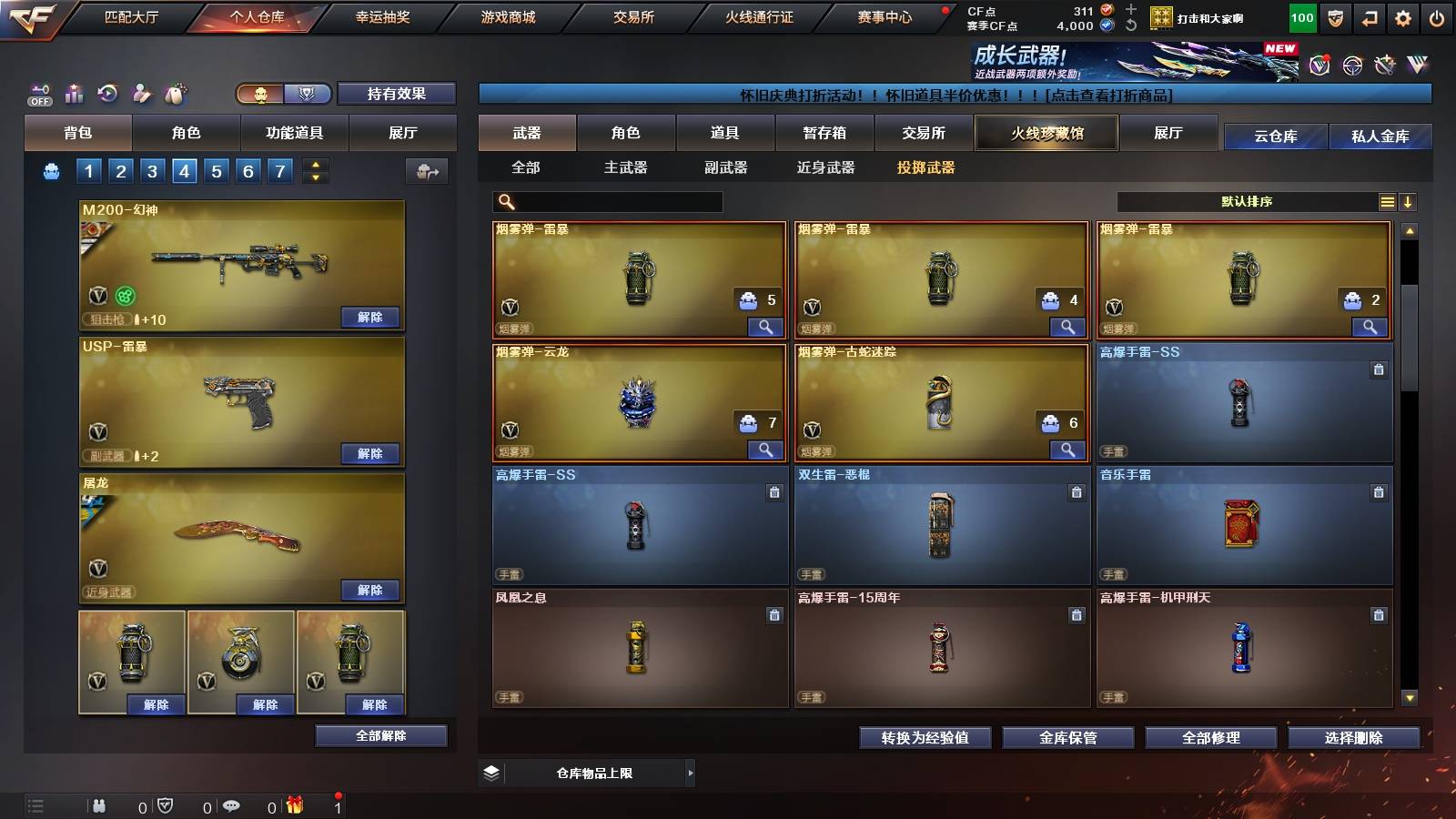Click the crosshair event icon near the banner

1350,66
